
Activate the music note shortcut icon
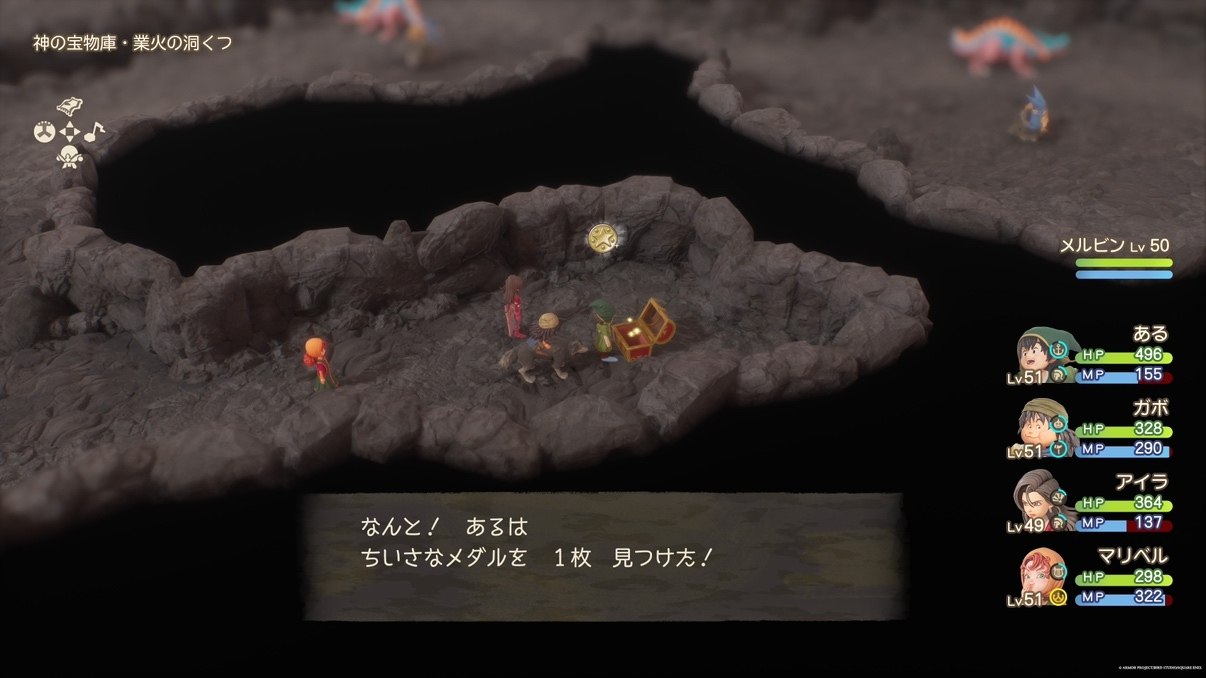[x=93, y=131]
